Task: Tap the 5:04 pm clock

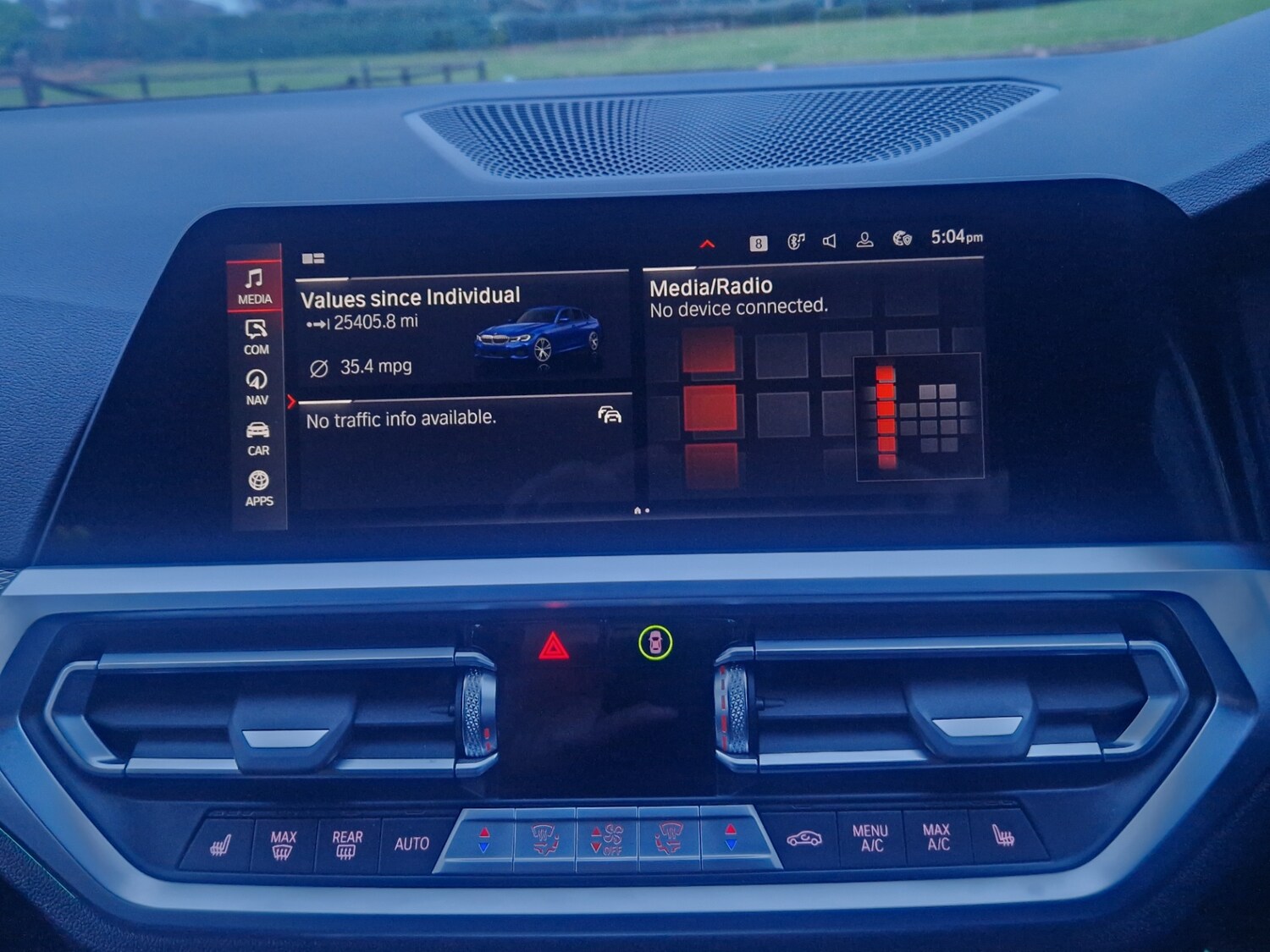Action: point(957,238)
